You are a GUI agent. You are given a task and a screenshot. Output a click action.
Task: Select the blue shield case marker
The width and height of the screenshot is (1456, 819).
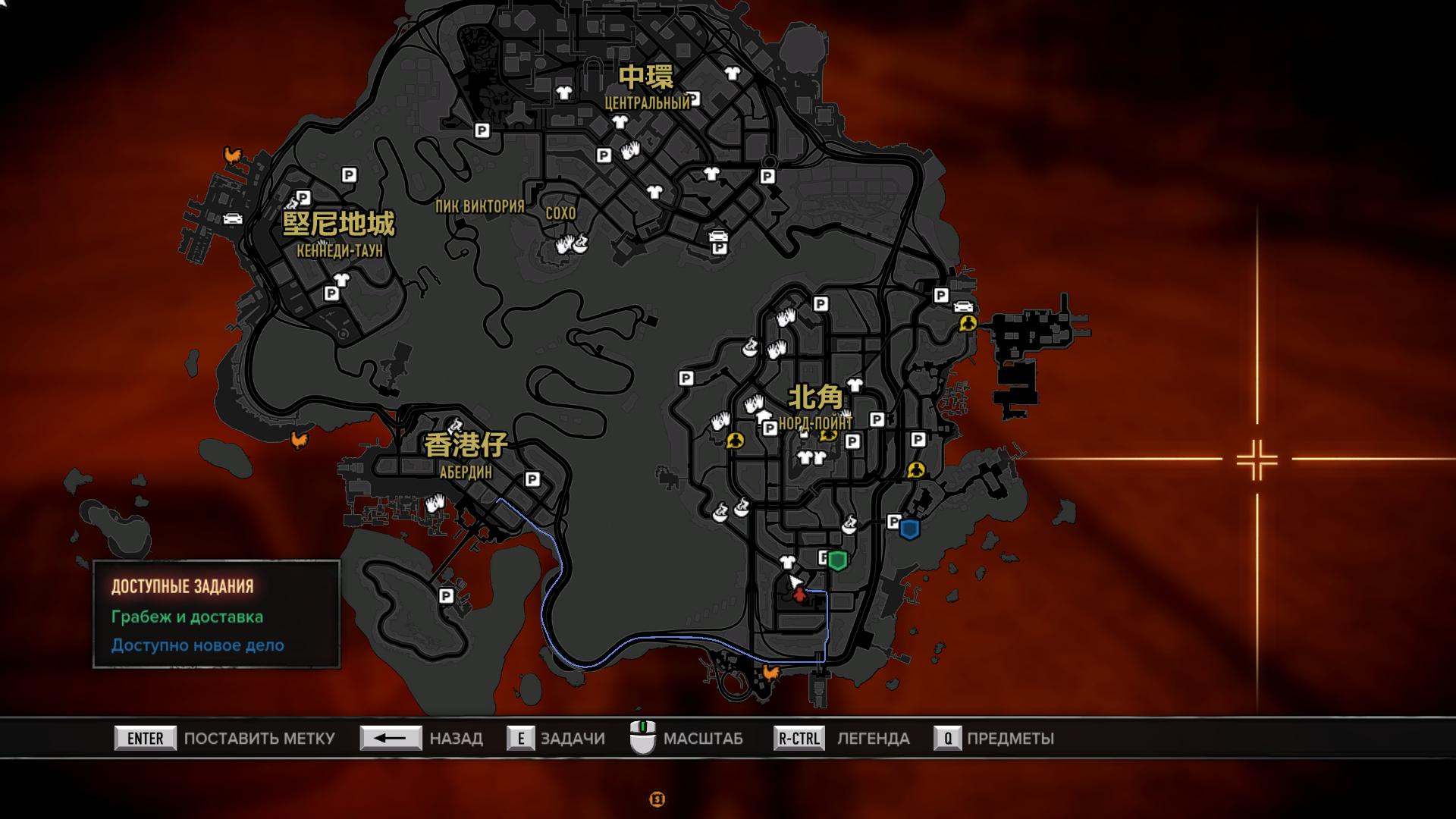click(909, 529)
